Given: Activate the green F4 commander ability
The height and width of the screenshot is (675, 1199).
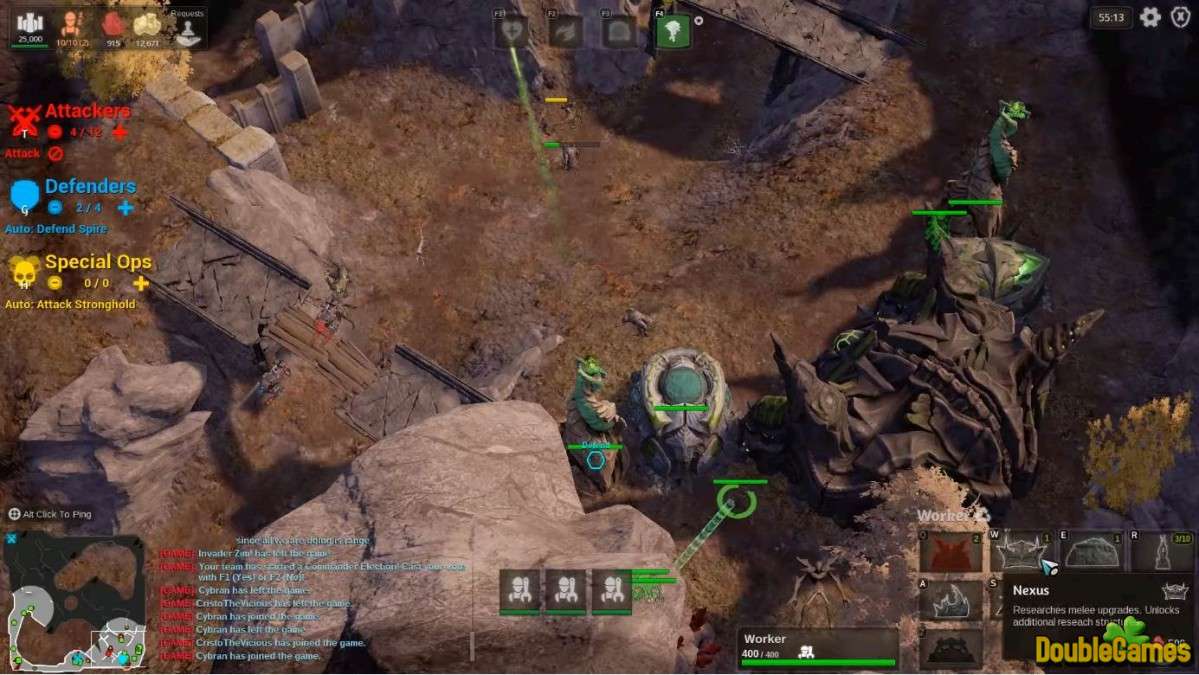Looking at the screenshot, I should [673, 31].
